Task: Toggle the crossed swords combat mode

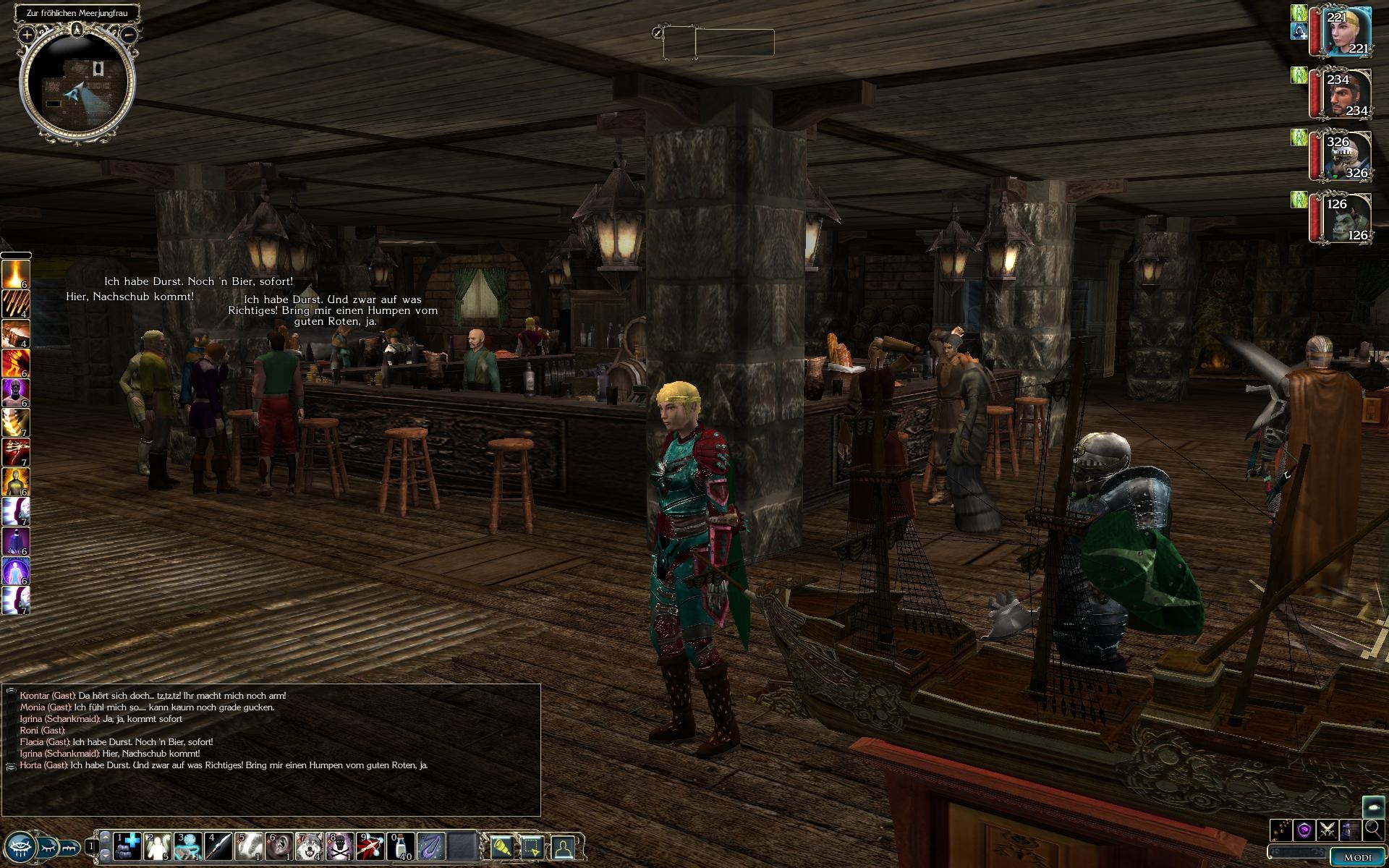Action: tap(1327, 830)
